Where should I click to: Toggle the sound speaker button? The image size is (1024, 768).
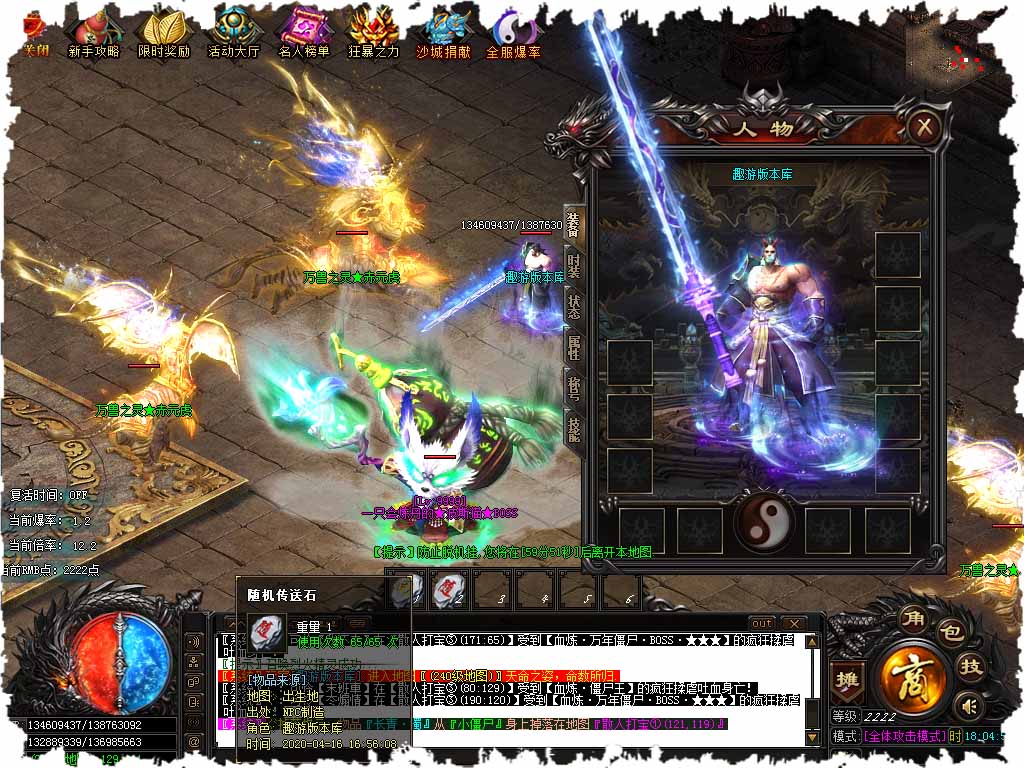(x=967, y=707)
